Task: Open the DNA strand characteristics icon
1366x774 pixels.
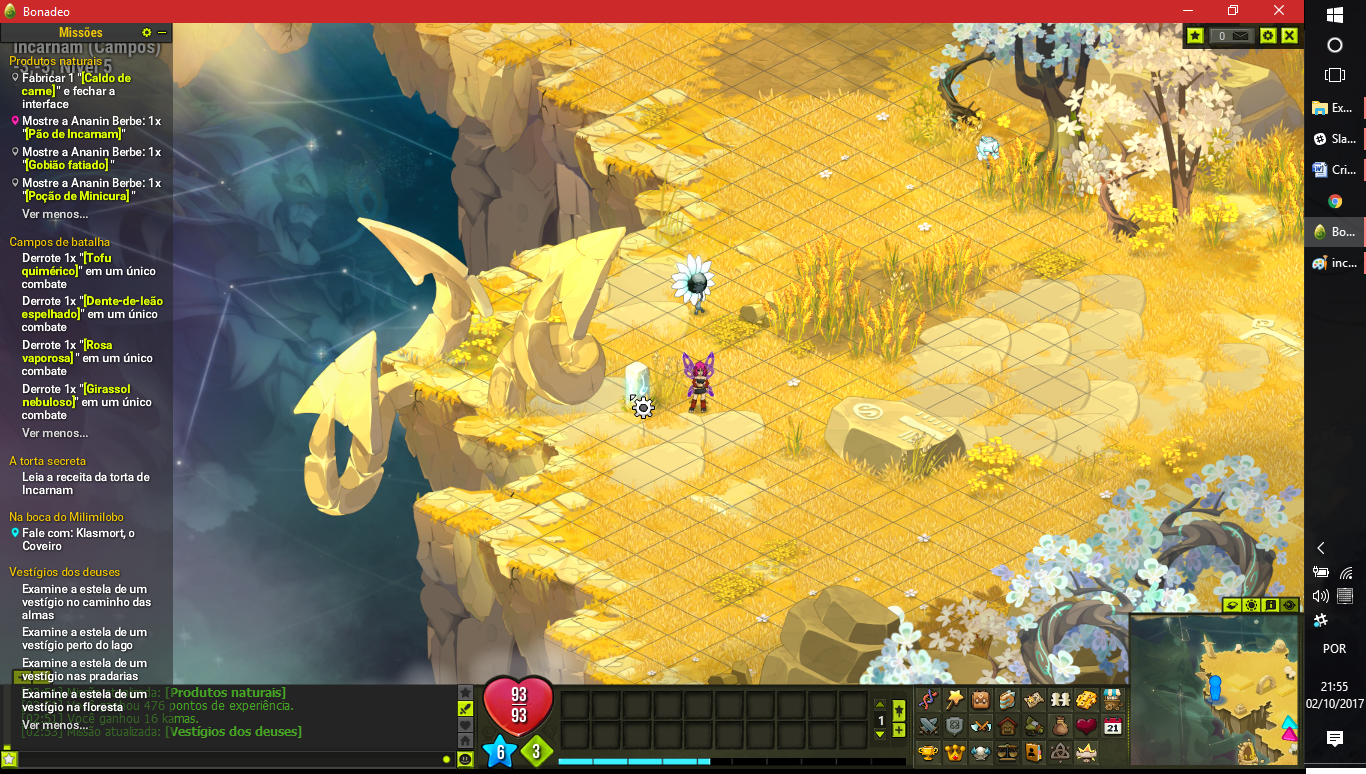Action: 929,700
